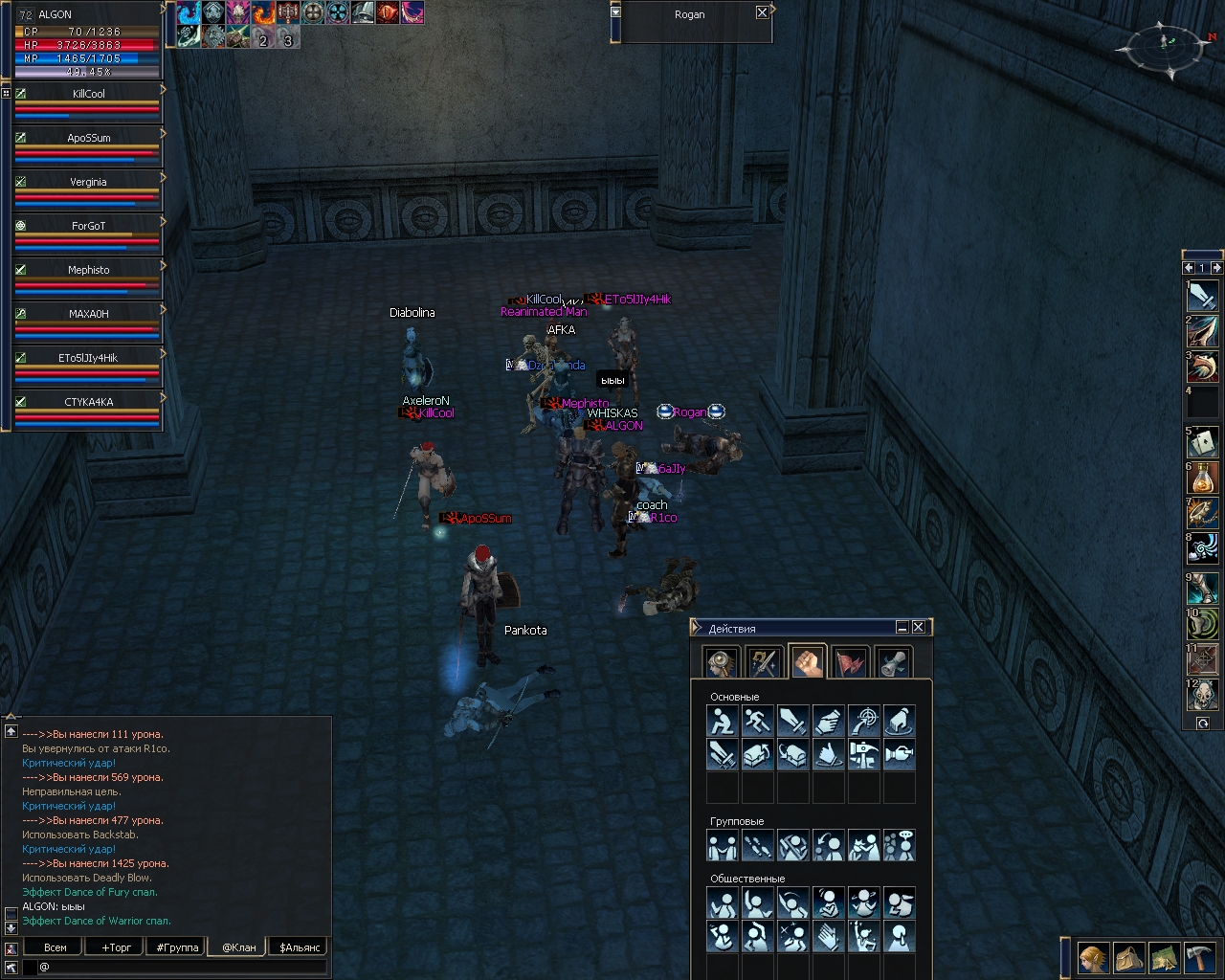Switch chat to the +Торг tab
Screen dimensions: 1225x980
tap(117, 947)
